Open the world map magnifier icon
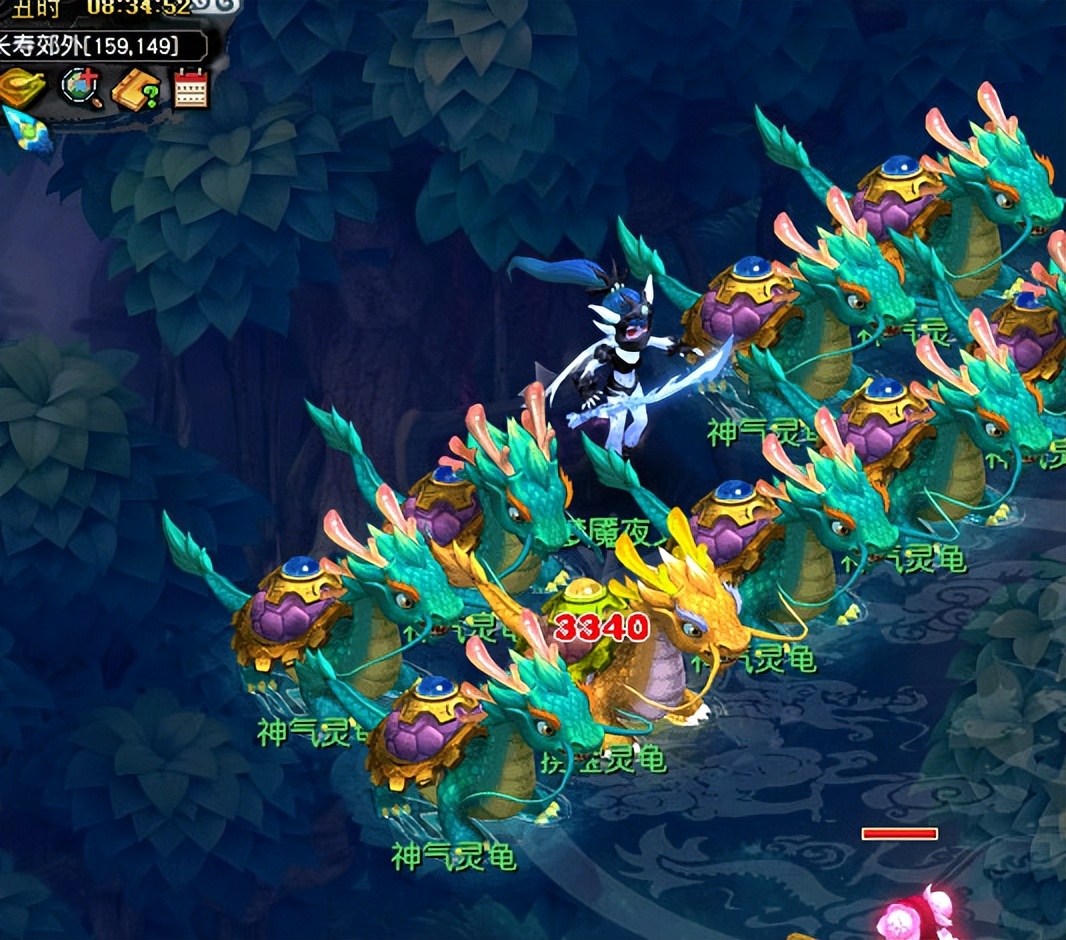This screenshot has width=1066, height=940. [x=80, y=88]
